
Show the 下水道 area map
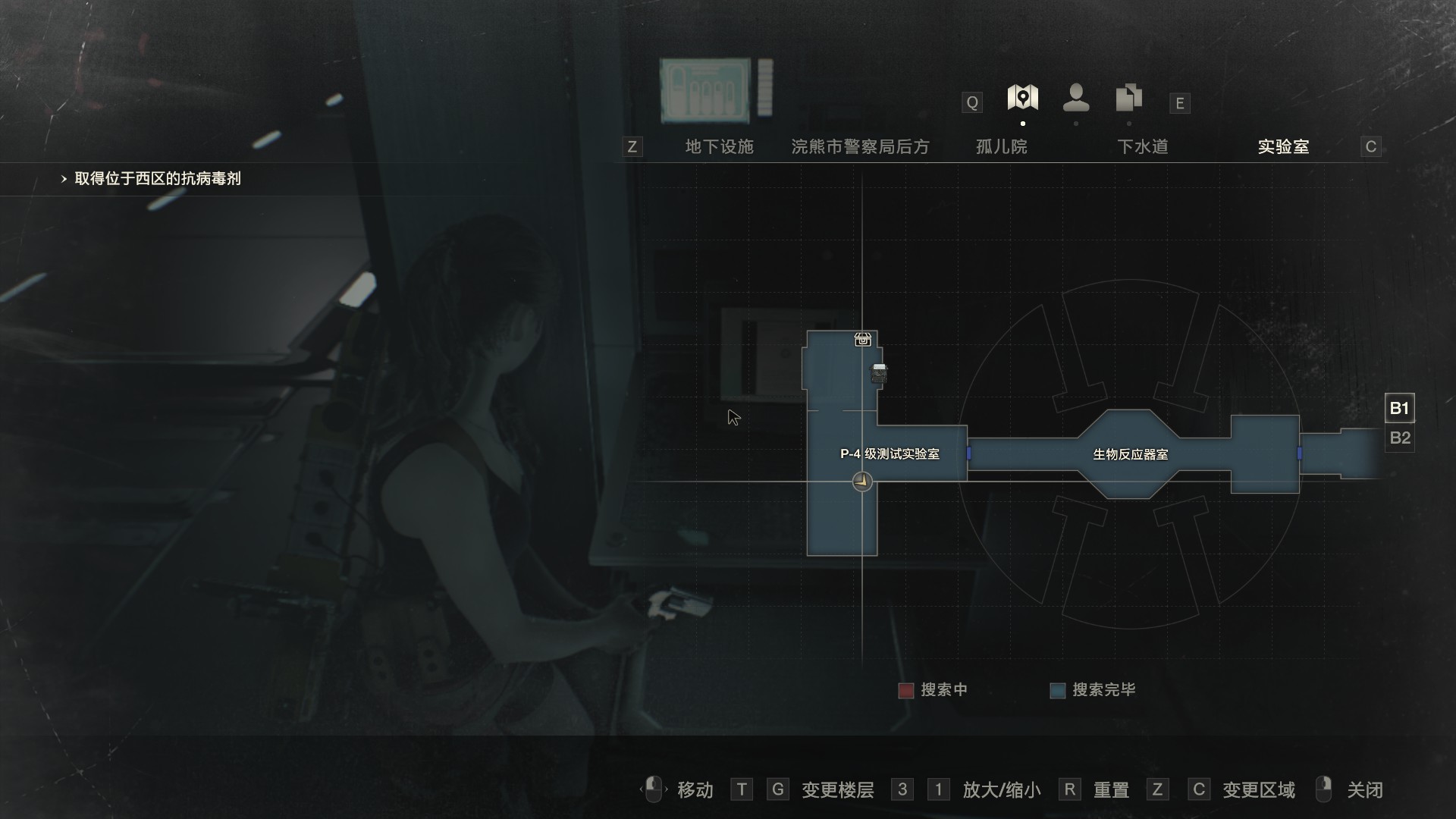click(x=1142, y=146)
